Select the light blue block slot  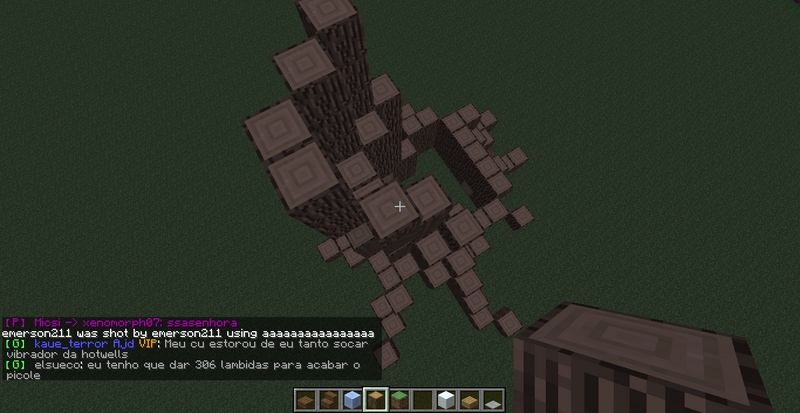(x=350, y=400)
